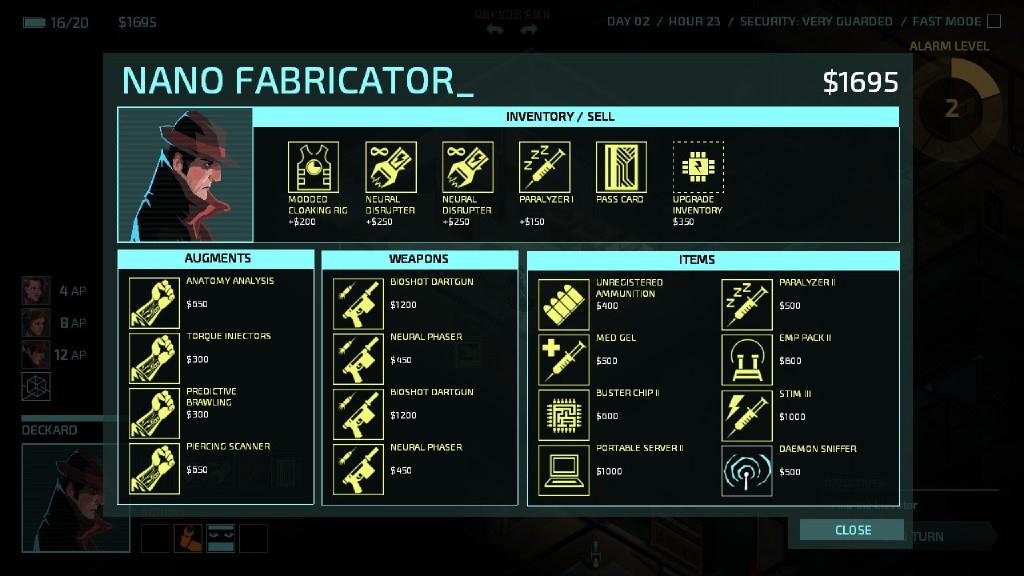Purchase the Buster Chip II
This screenshot has height=576, width=1024.
[564, 415]
